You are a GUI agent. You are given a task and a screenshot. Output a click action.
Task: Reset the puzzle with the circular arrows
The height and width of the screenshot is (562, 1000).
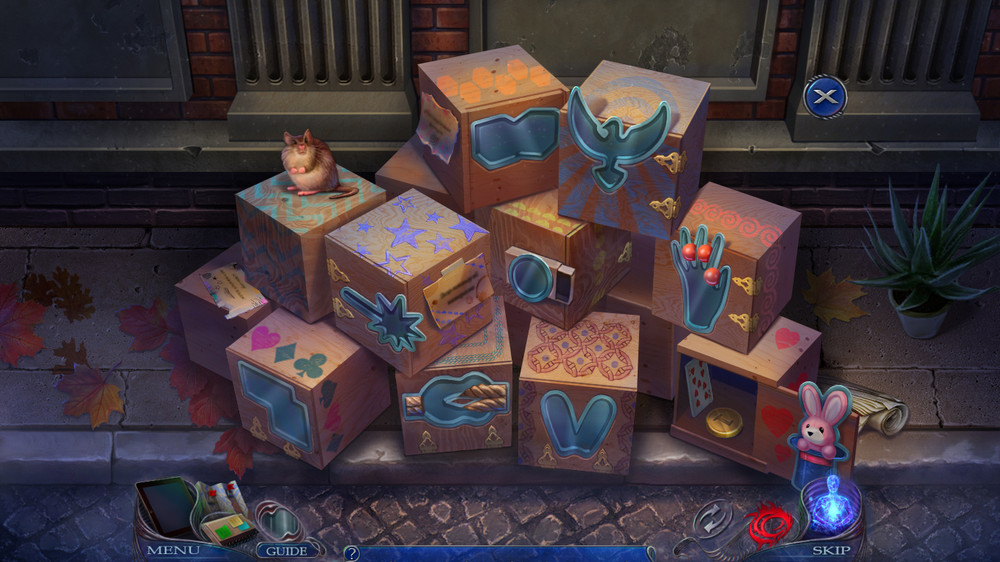point(712,520)
